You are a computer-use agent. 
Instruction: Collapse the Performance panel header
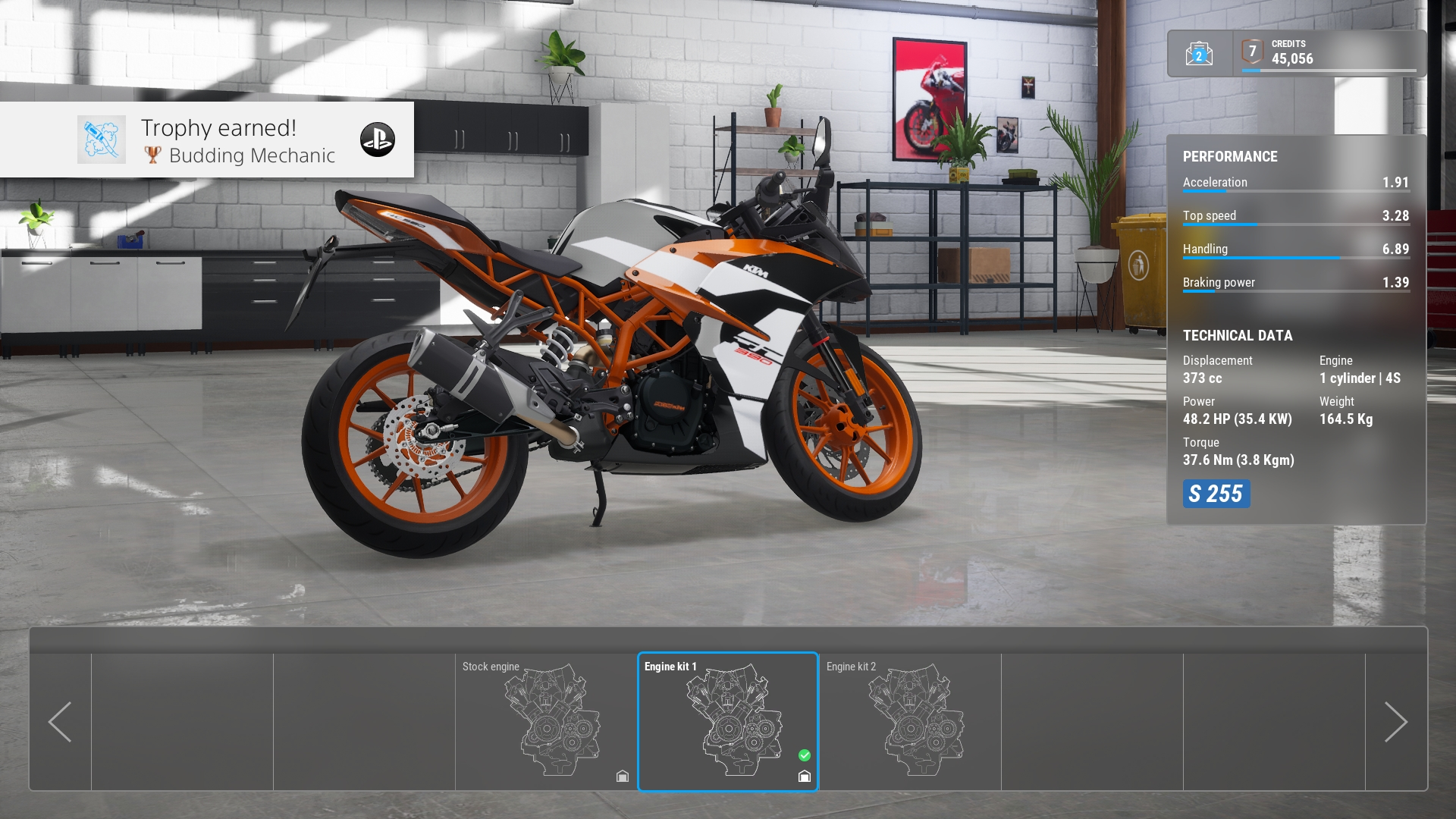click(x=1230, y=157)
